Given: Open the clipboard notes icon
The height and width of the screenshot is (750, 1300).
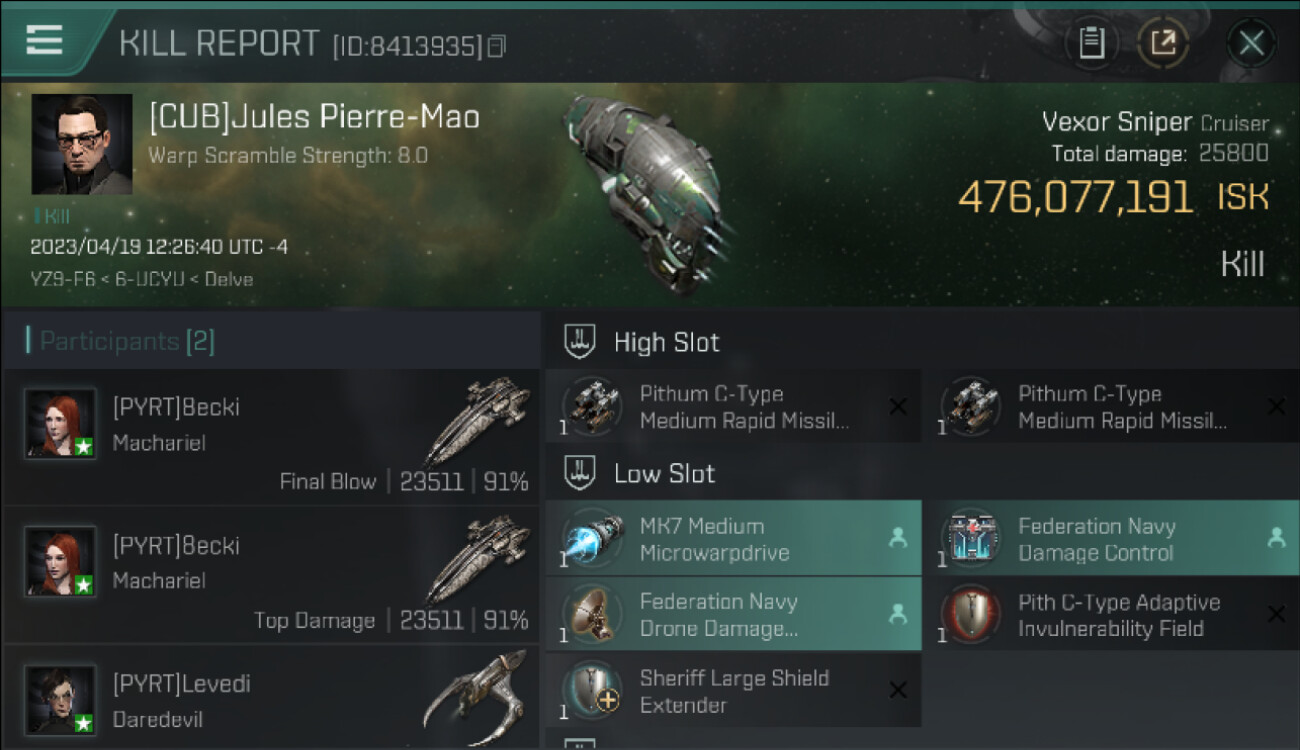Looking at the screenshot, I should click(x=1091, y=43).
